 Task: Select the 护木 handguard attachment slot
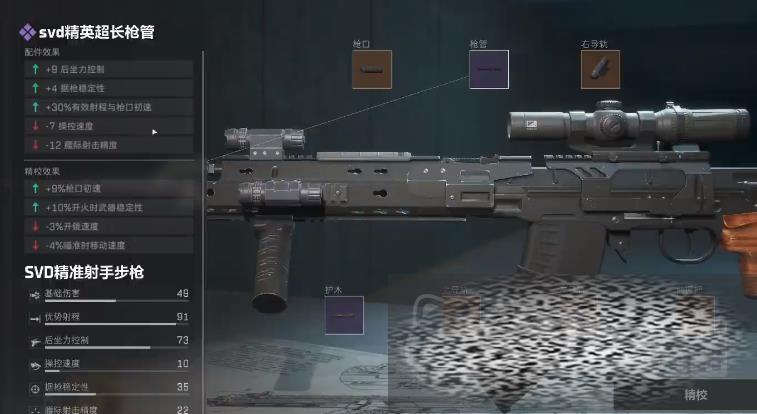[x=343, y=315]
